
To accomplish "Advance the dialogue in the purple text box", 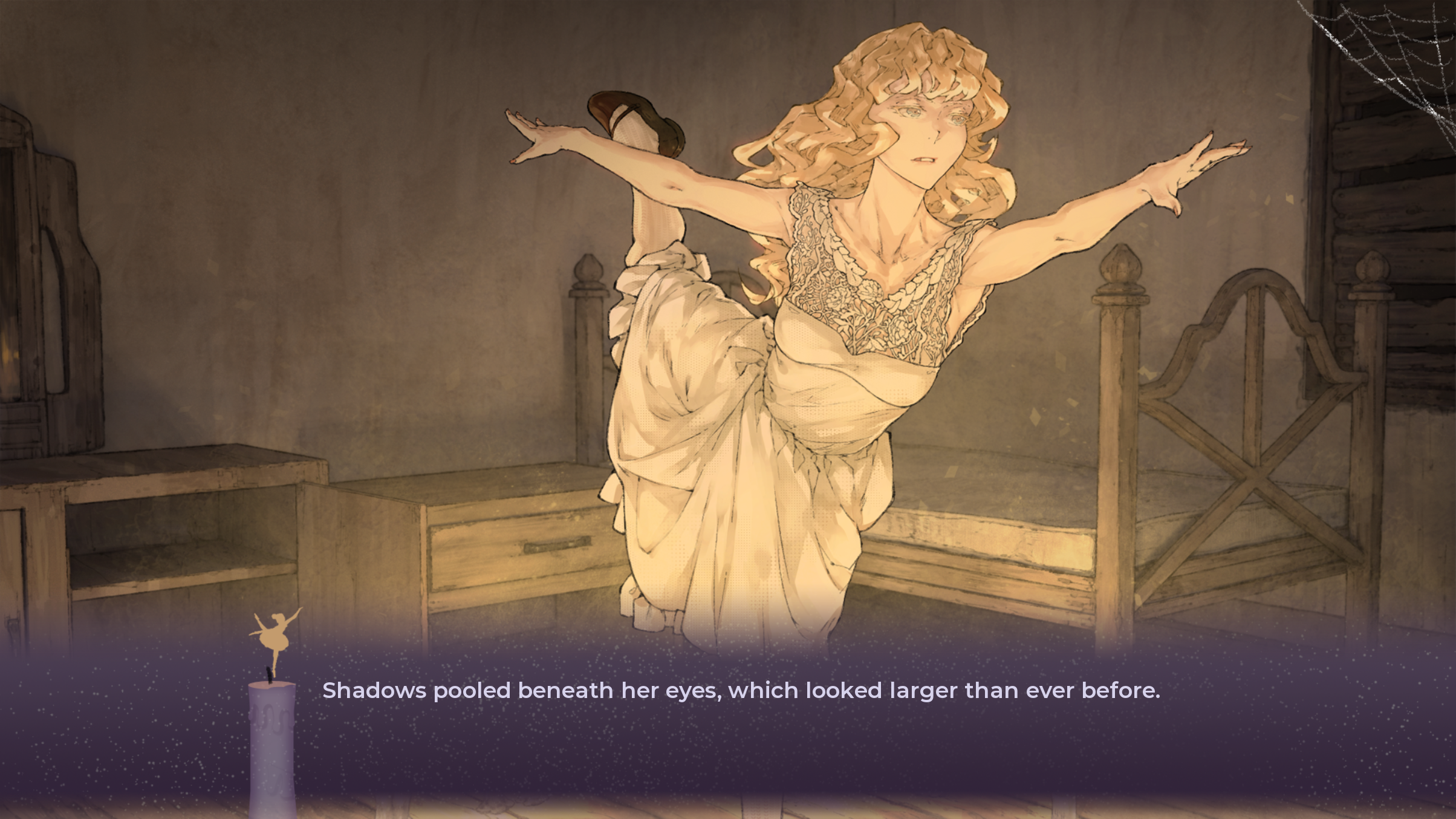I will click(740, 726).
